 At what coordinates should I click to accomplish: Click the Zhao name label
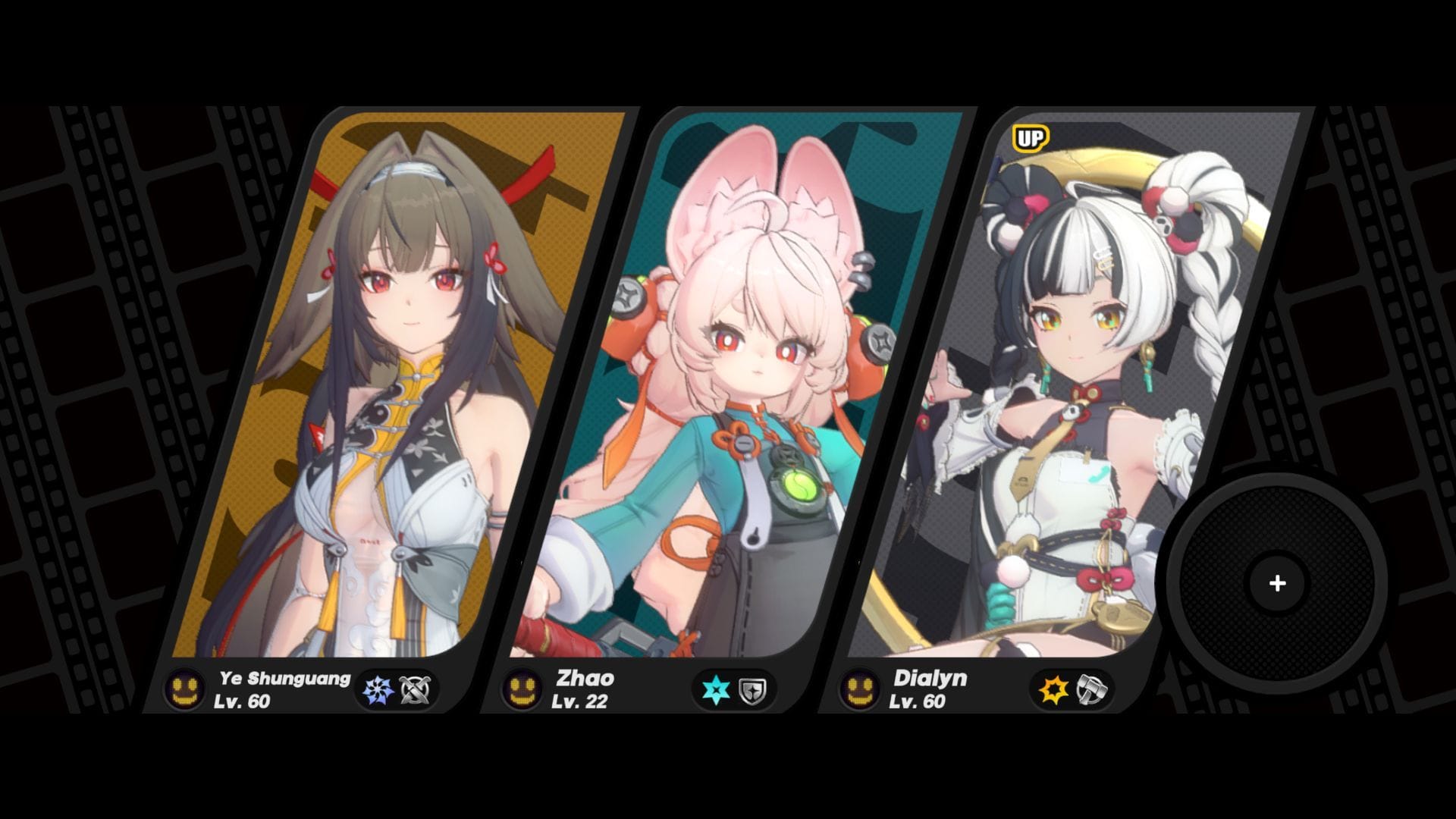(x=588, y=679)
